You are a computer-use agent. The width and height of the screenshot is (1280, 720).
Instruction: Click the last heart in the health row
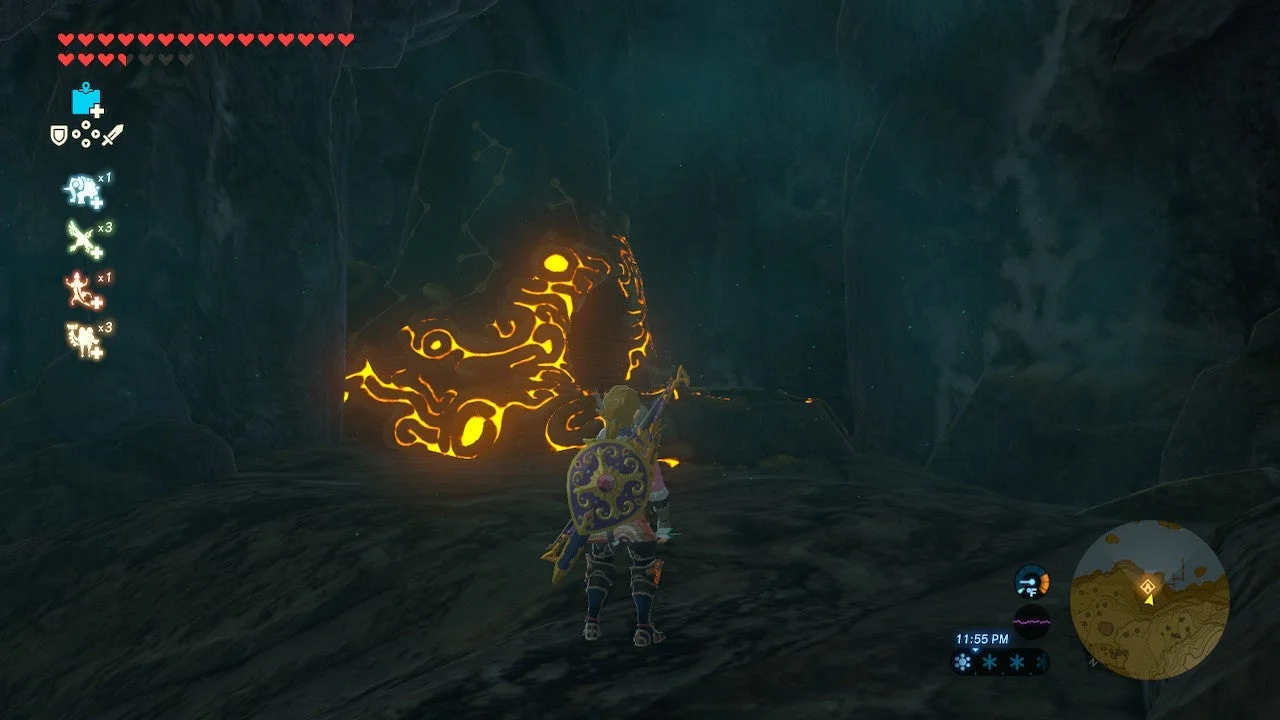point(344,39)
